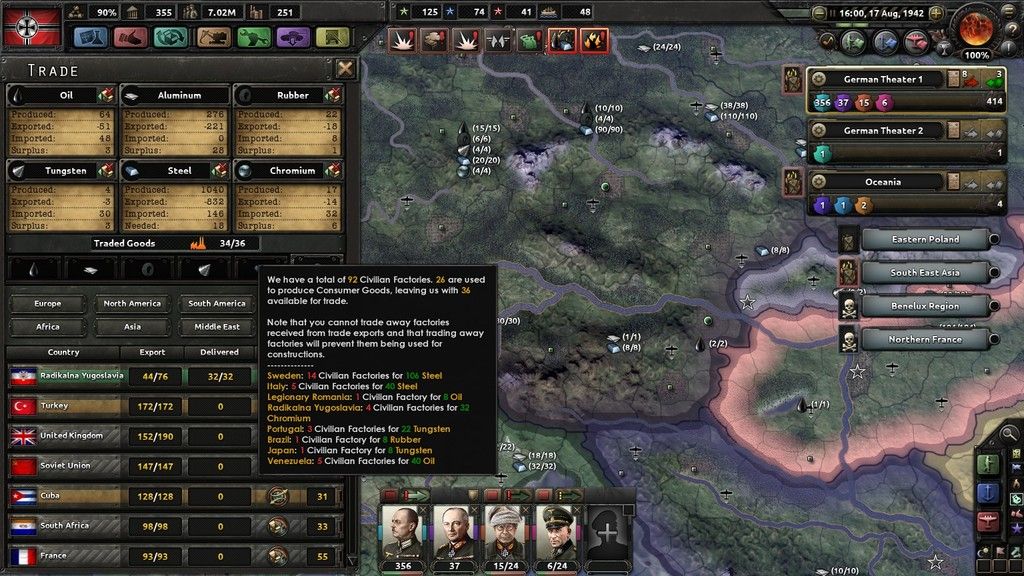Jump to the Northern France alert

[924, 340]
